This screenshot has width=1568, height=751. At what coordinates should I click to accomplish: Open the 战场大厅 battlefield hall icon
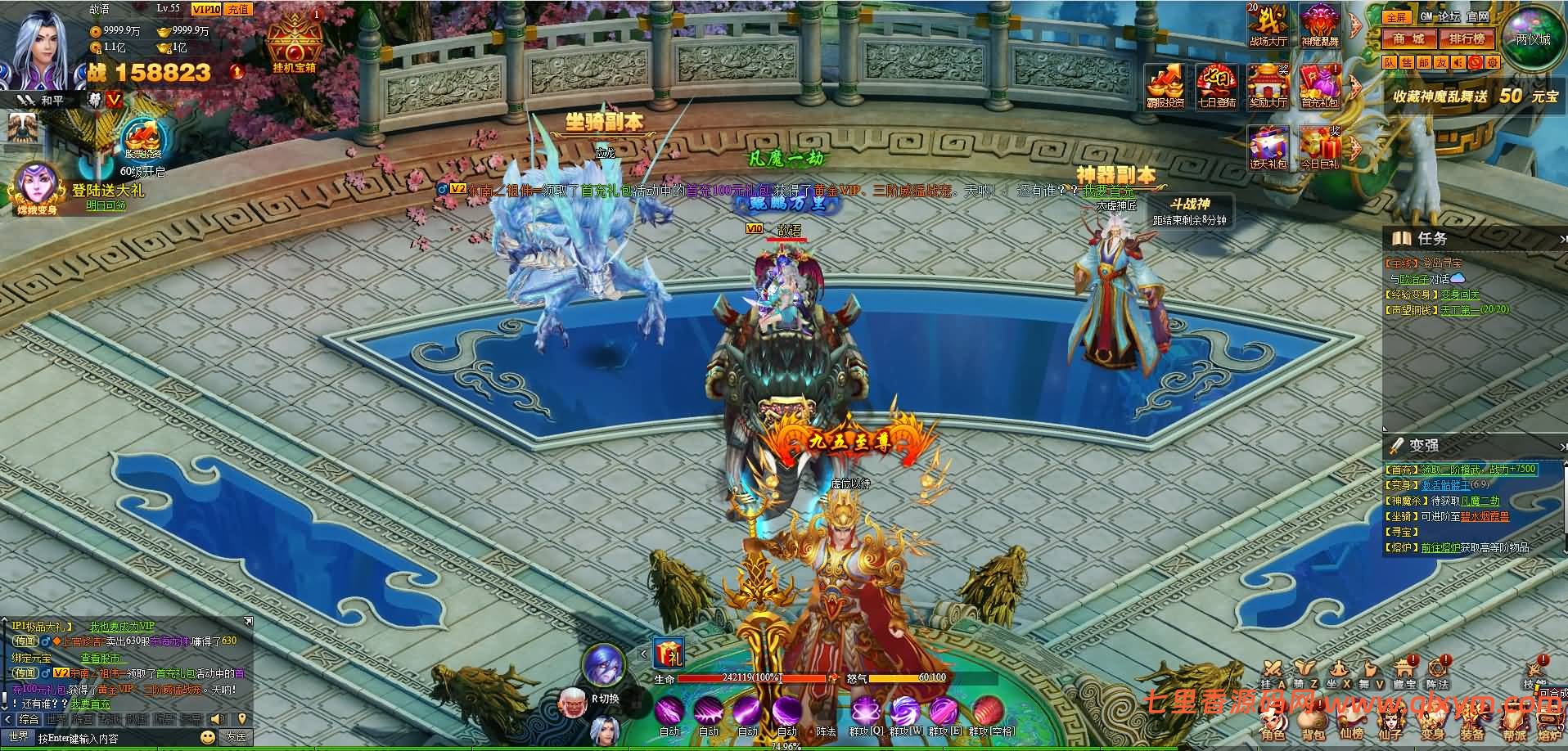click(1268, 23)
